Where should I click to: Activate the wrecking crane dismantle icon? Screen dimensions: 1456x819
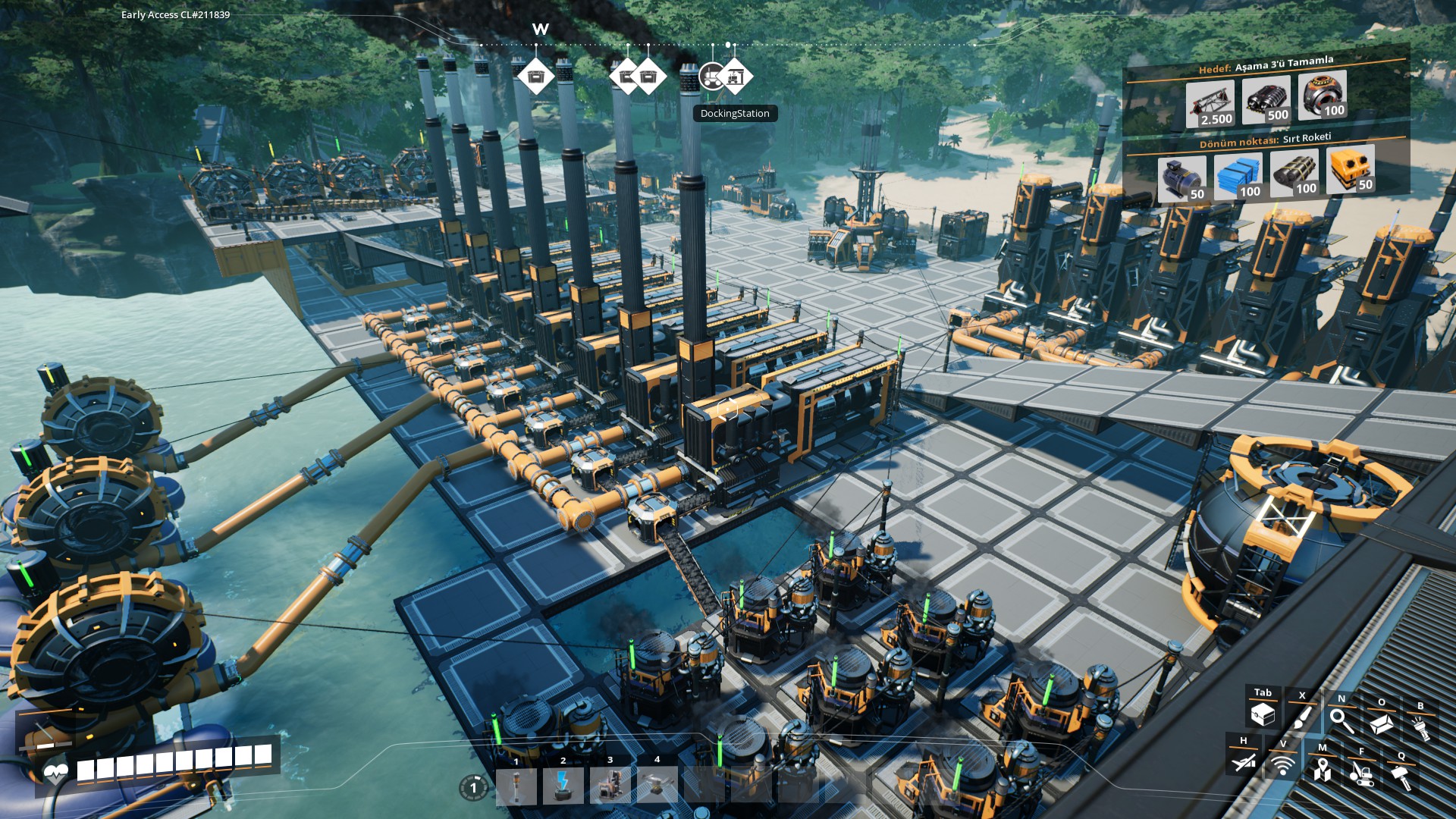click(x=1362, y=773)
